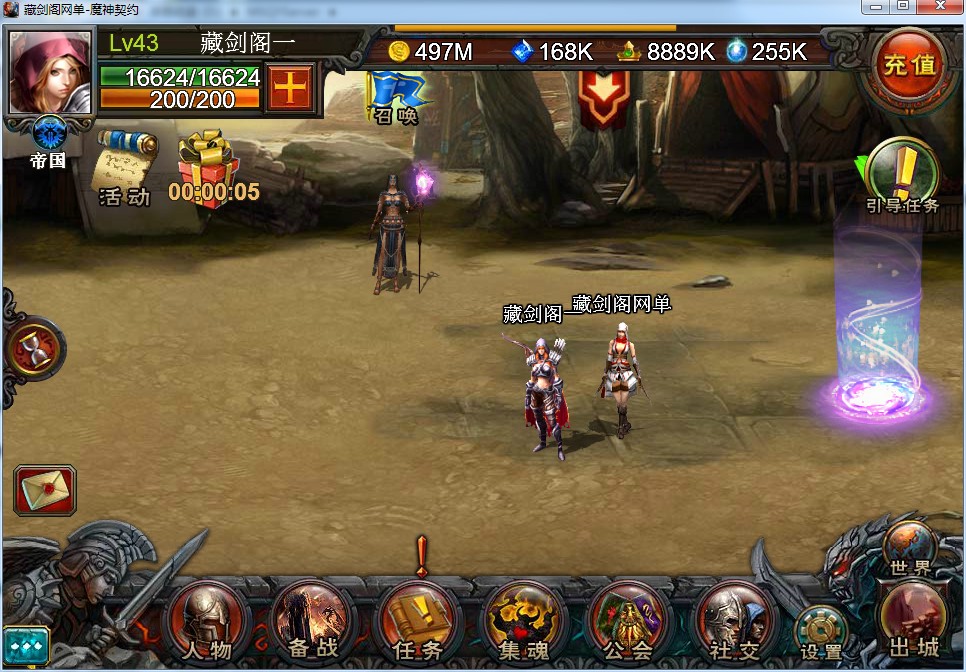966x672 pixels.
Task: Open the 引导任务 guide quest icon
Action: [903, 172]
